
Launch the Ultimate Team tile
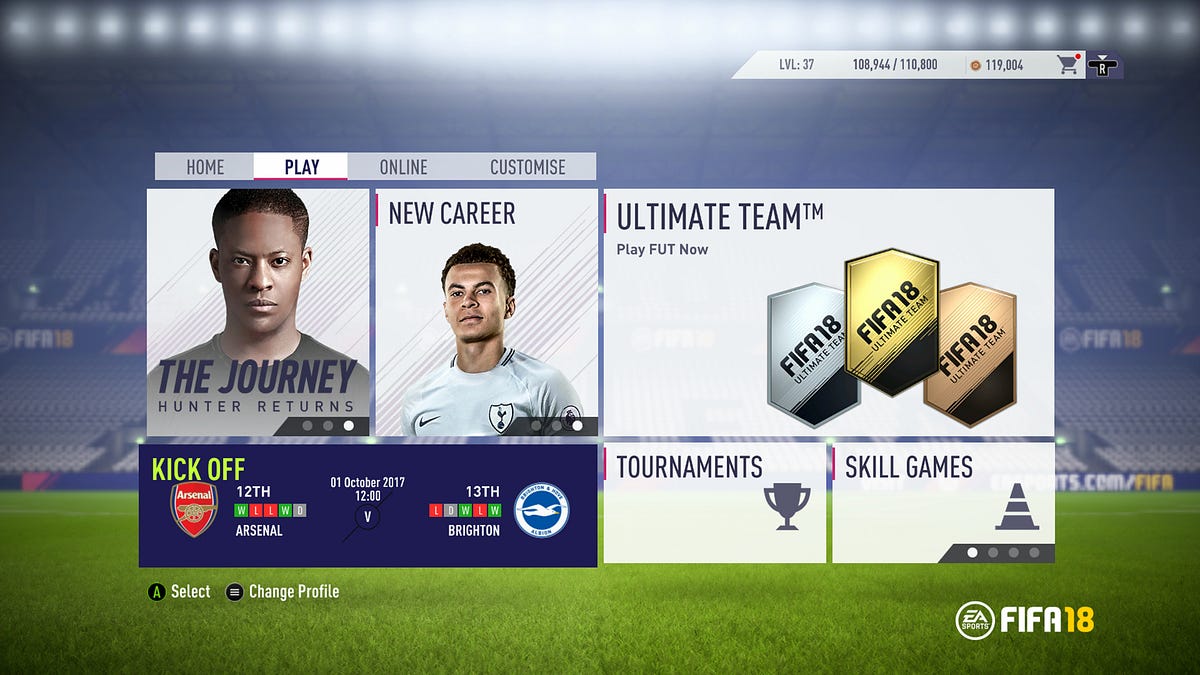828,312
